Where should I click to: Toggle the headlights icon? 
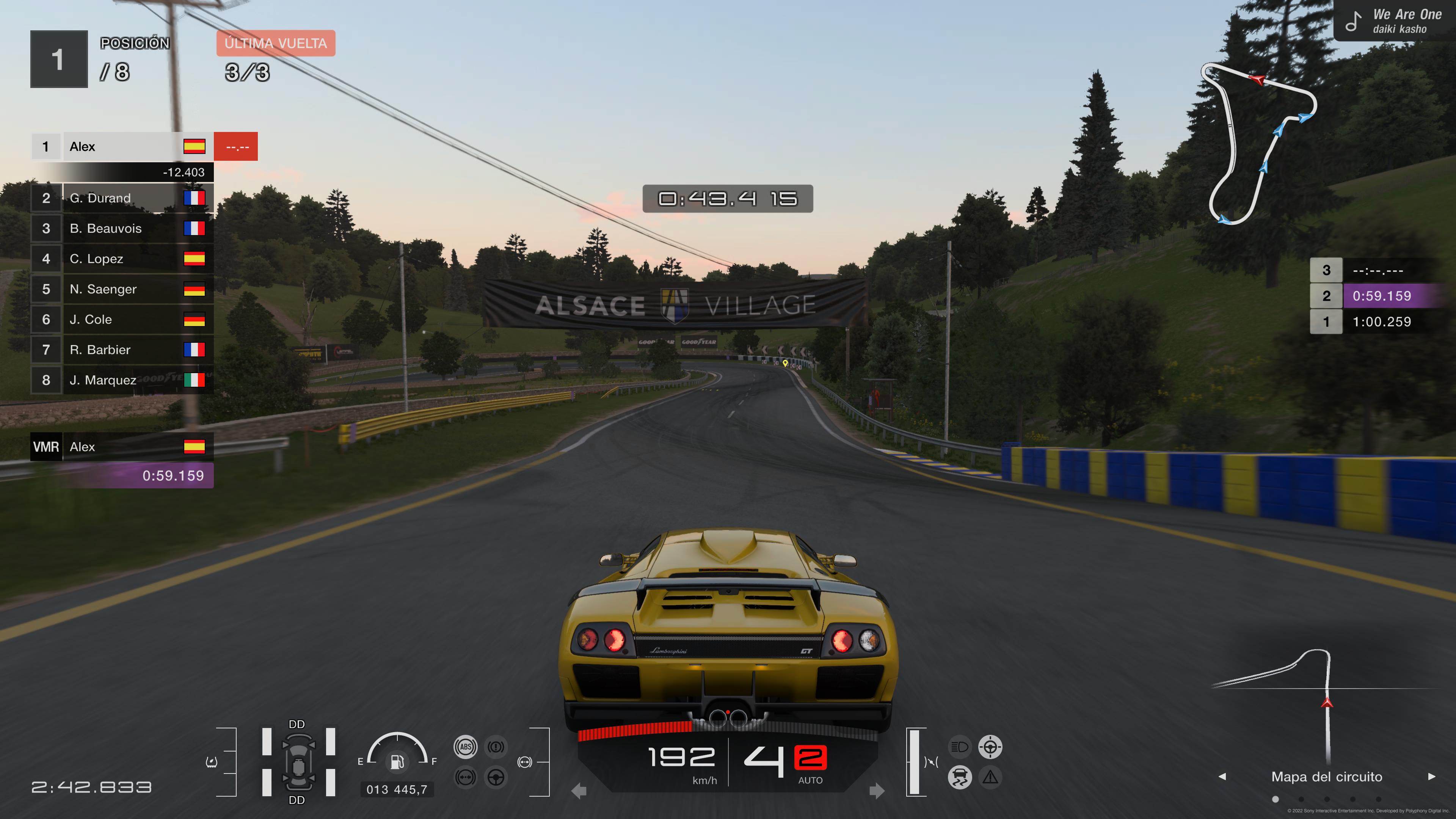point(959,747)
